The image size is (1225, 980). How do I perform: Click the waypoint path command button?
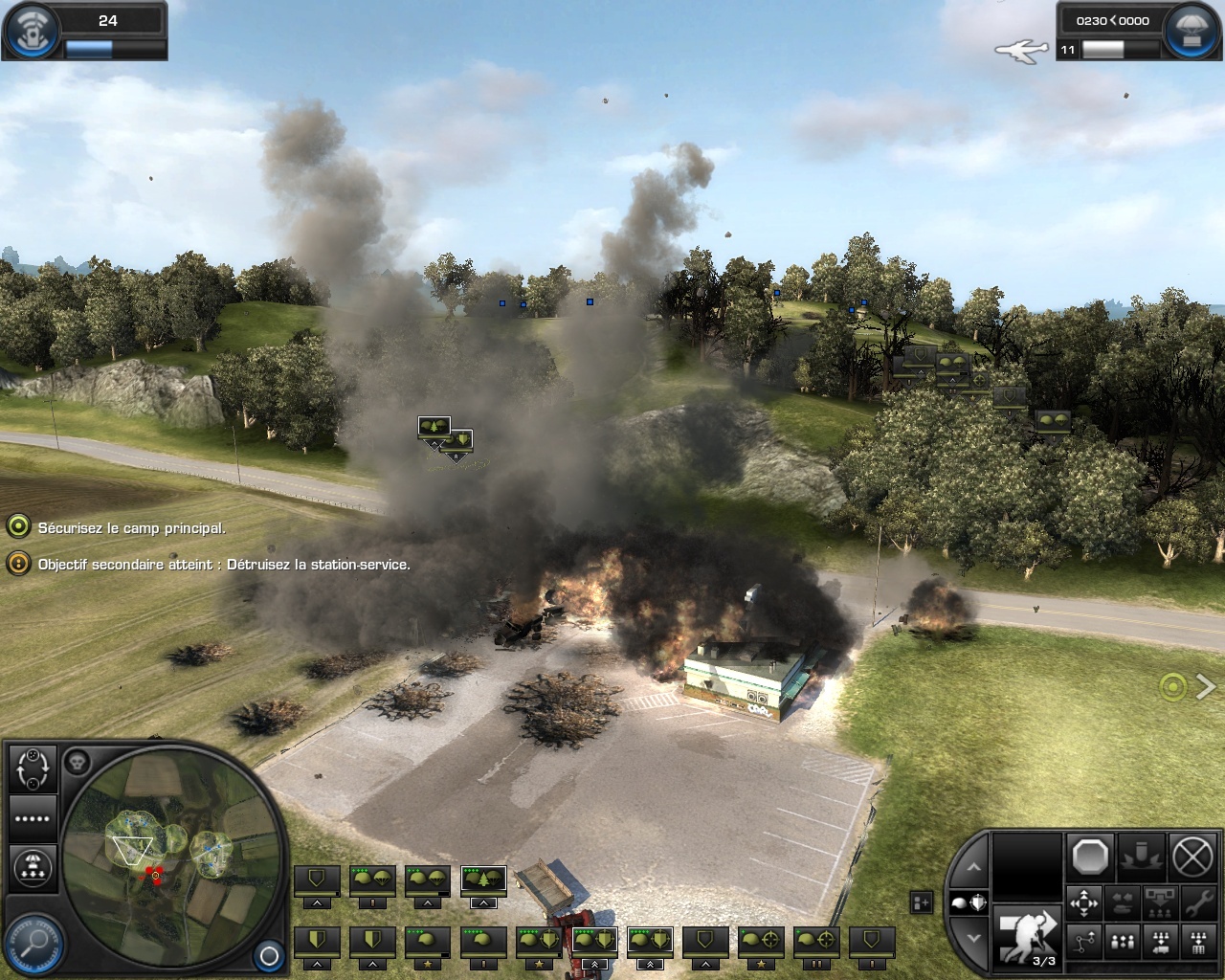pos(1084,944)
